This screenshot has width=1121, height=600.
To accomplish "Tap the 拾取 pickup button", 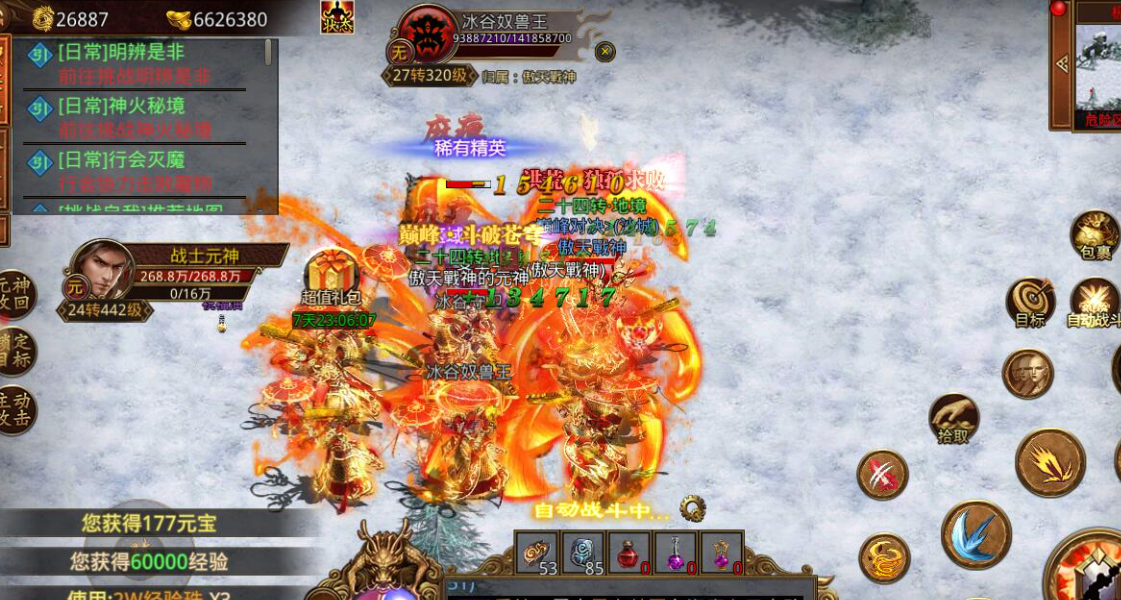I will [954, 416].
